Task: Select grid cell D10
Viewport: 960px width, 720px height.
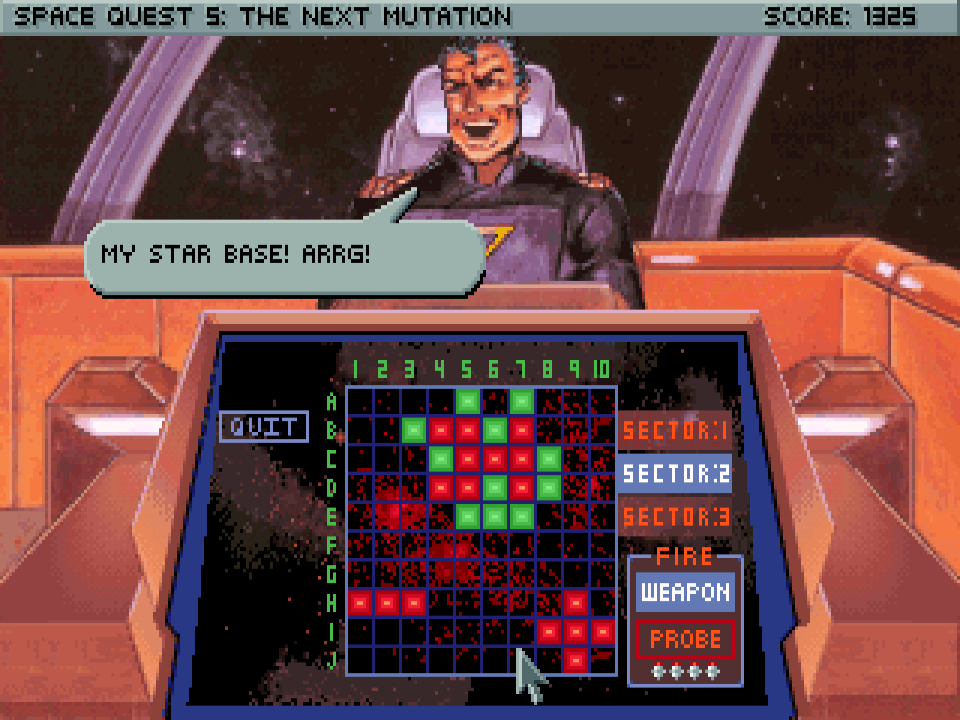Action: coord(603,488)
